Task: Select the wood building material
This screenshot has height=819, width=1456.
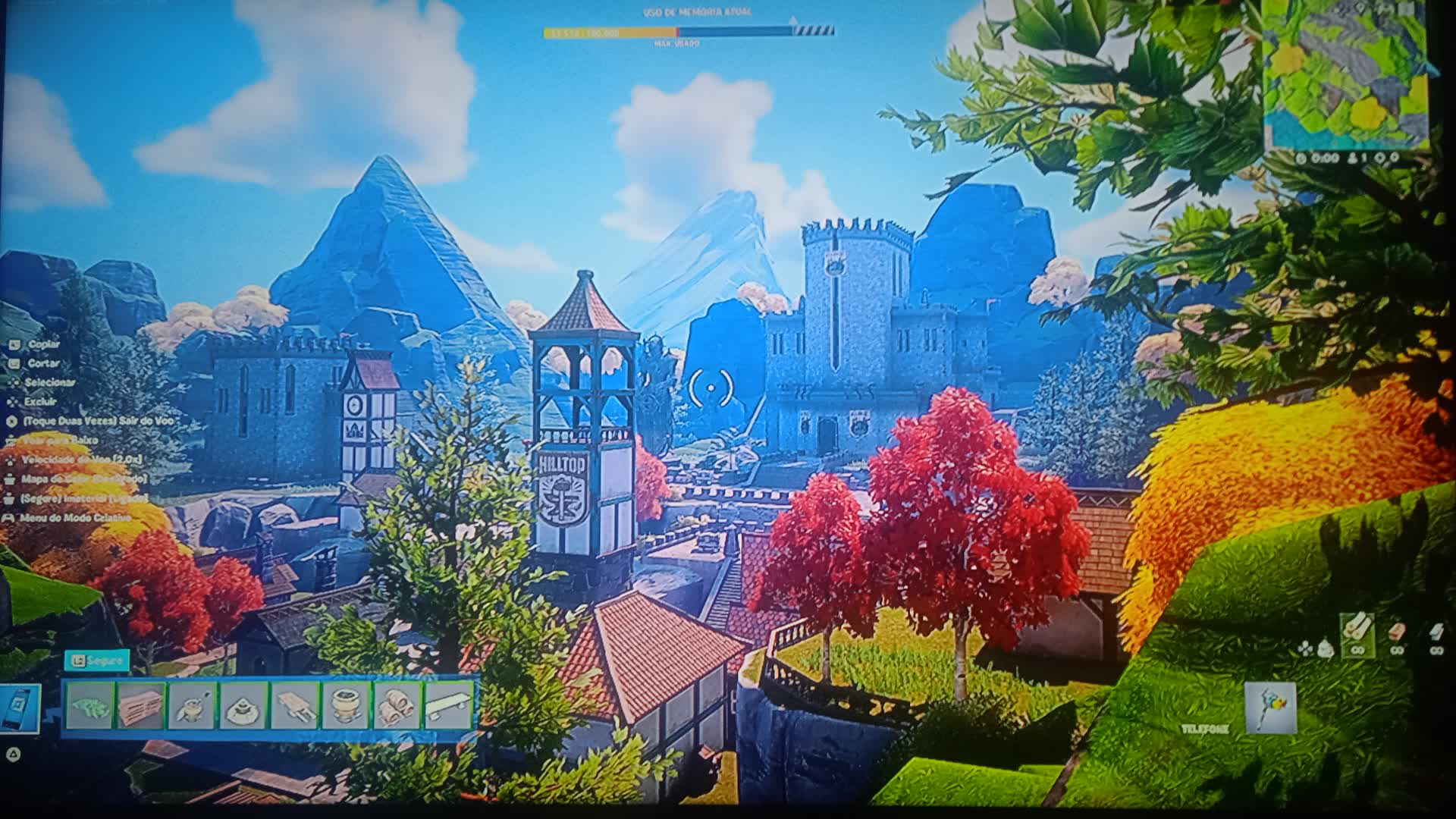Action: click(x=1357, y=633)
